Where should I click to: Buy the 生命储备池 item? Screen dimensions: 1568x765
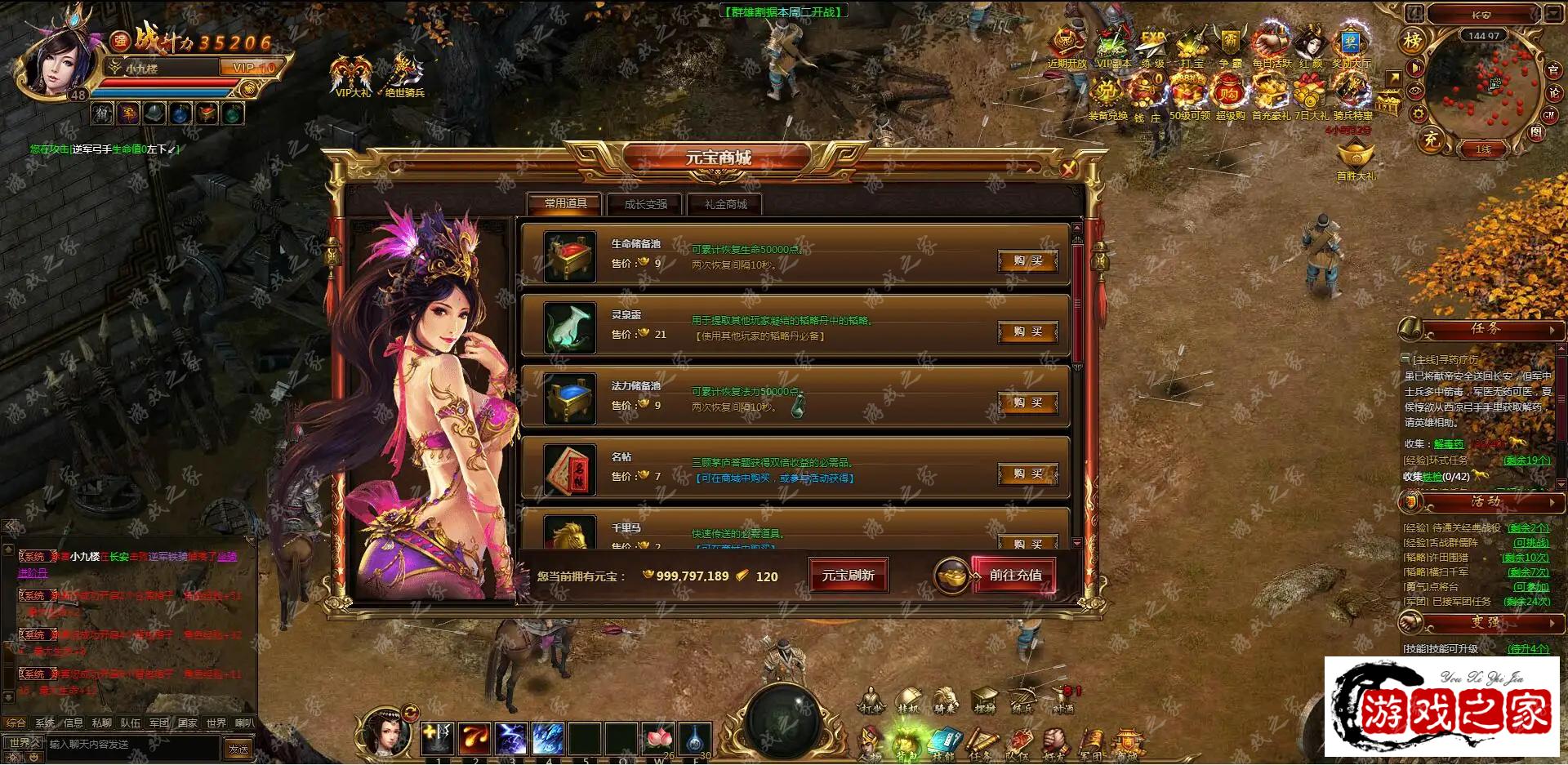pos(1027,261)
